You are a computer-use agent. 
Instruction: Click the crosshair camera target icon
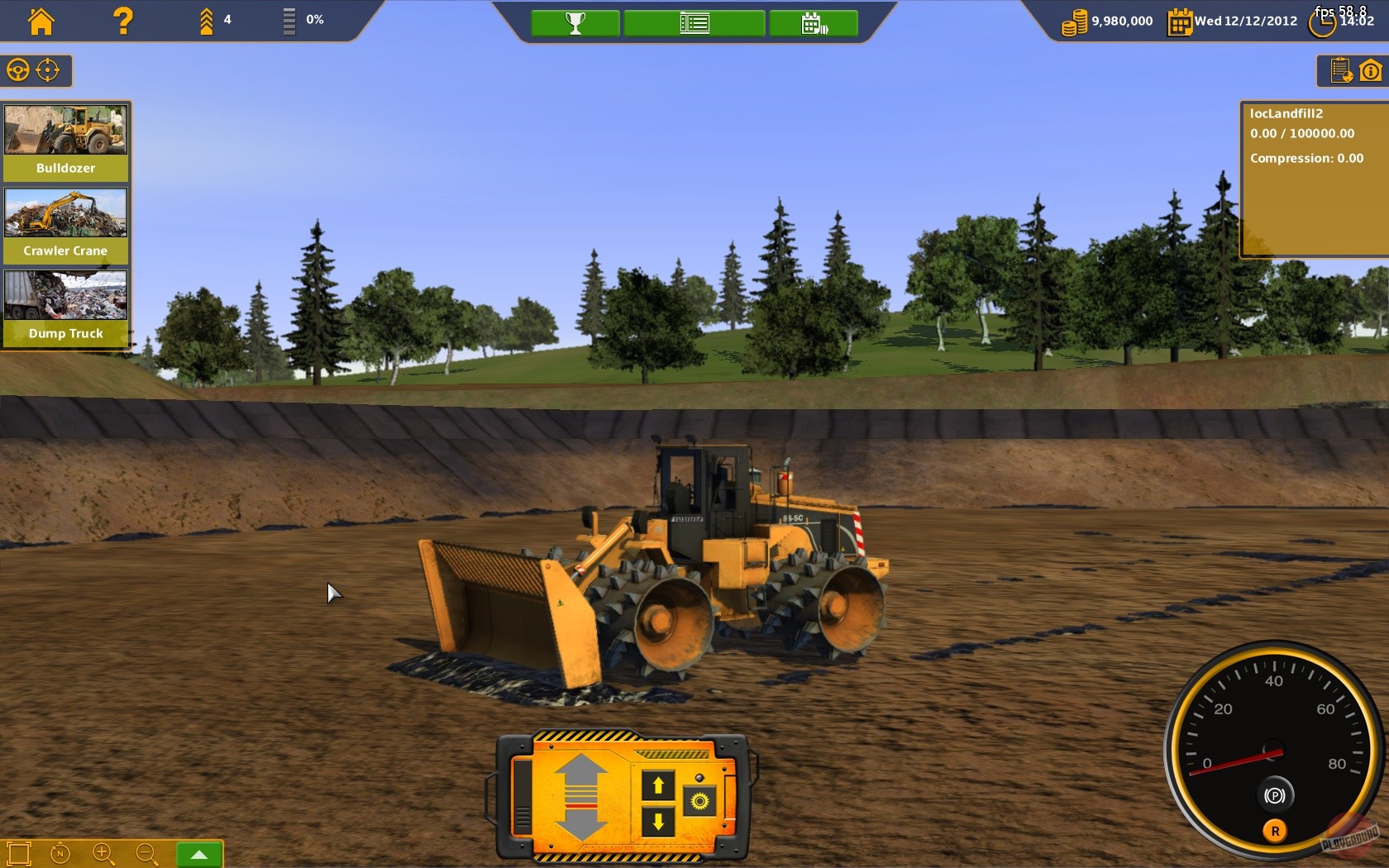click(47, 70)
